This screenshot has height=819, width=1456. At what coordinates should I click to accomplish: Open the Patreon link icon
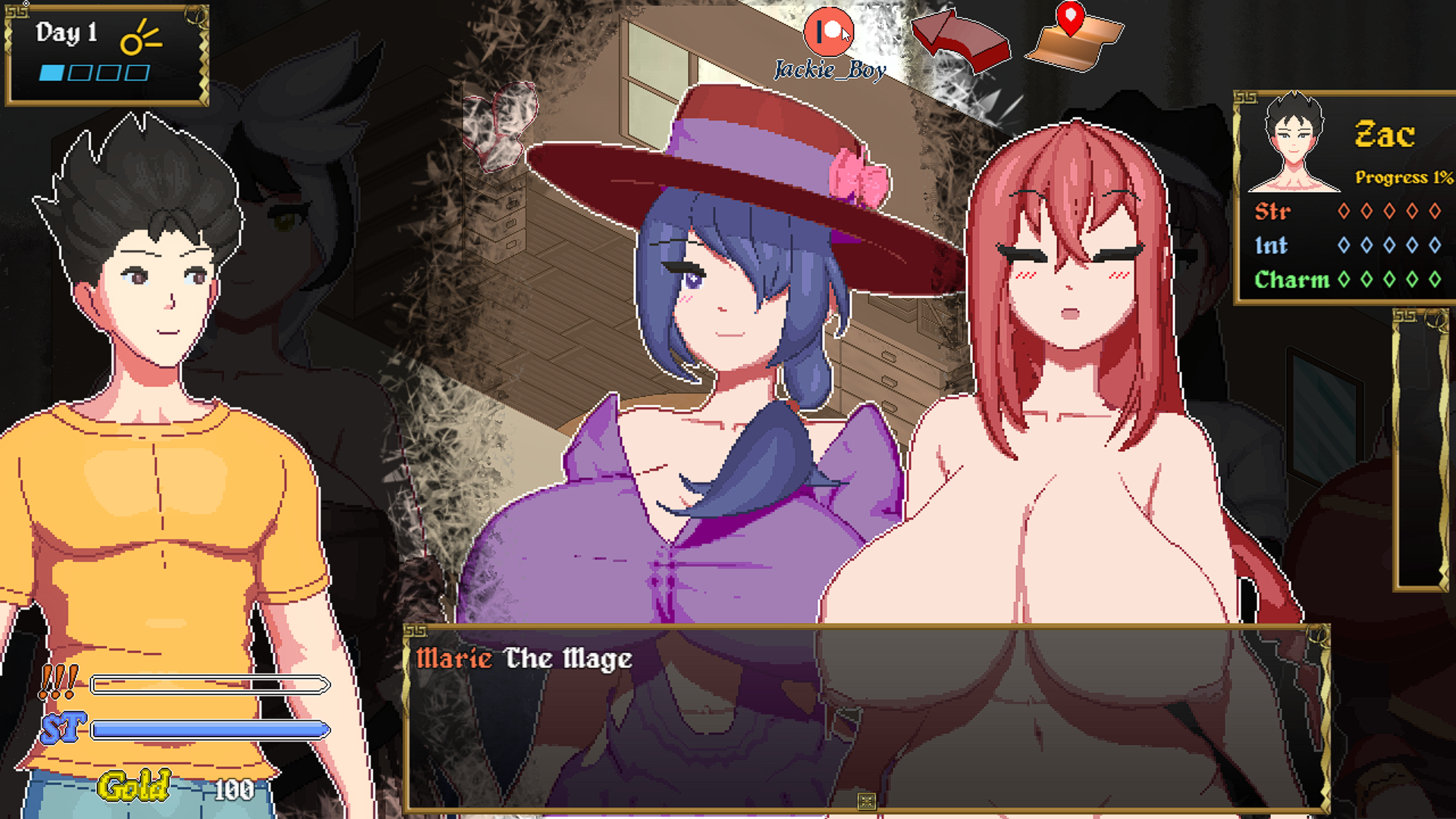click(x=828, y=33)
